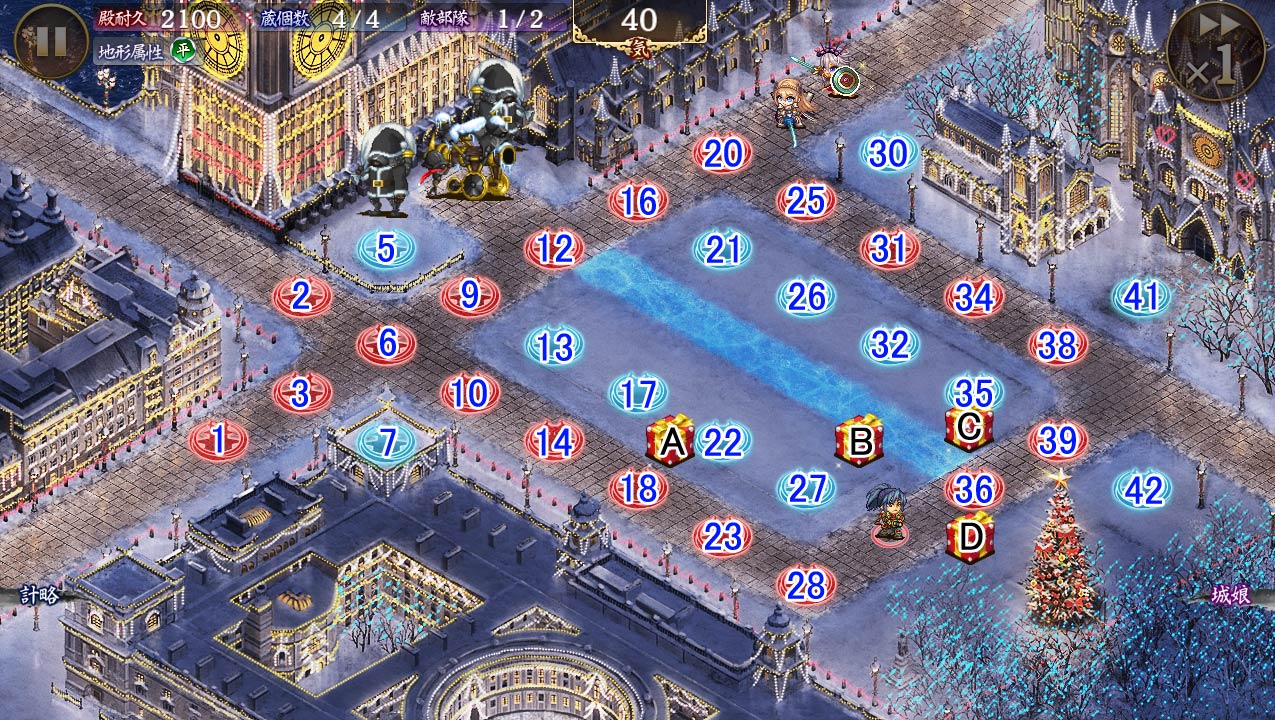Open gift box C

[968, 427]
